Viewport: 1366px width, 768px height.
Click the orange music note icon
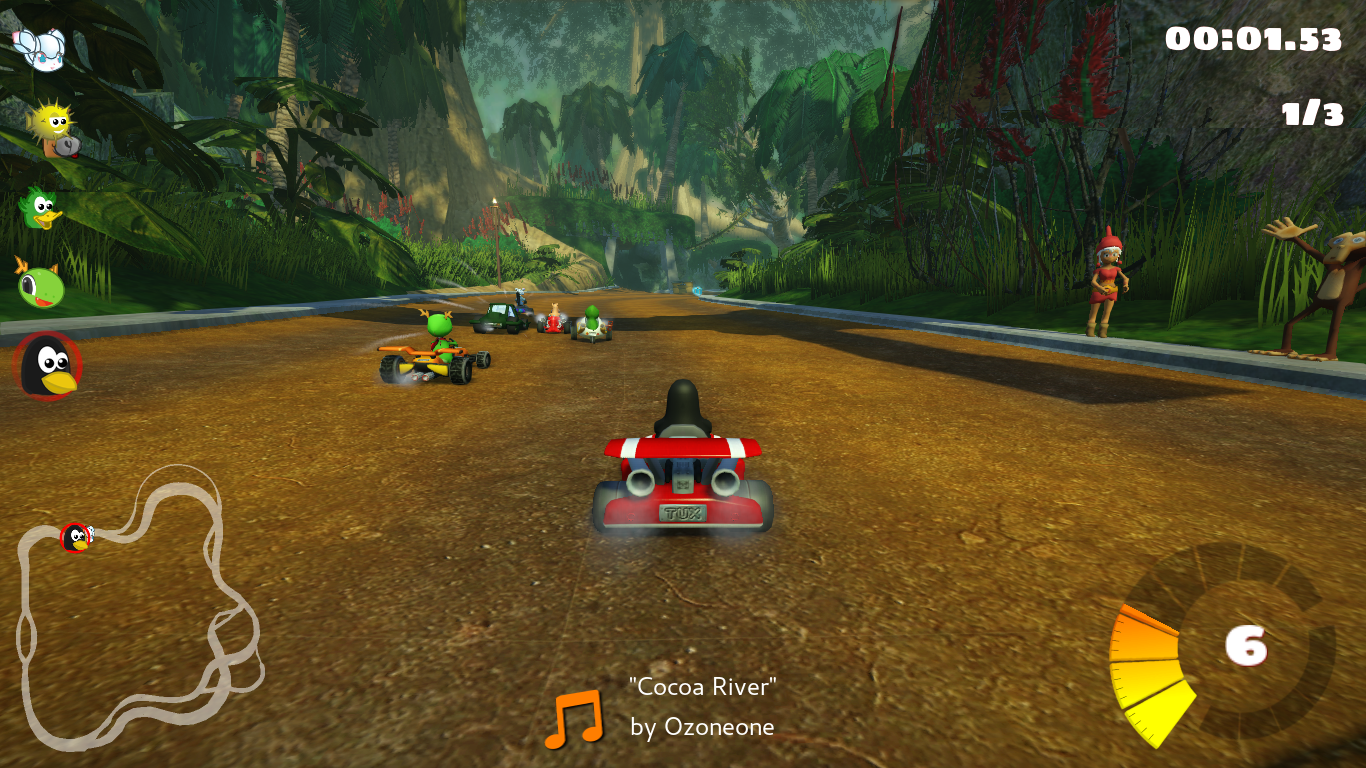pos(574,719)
